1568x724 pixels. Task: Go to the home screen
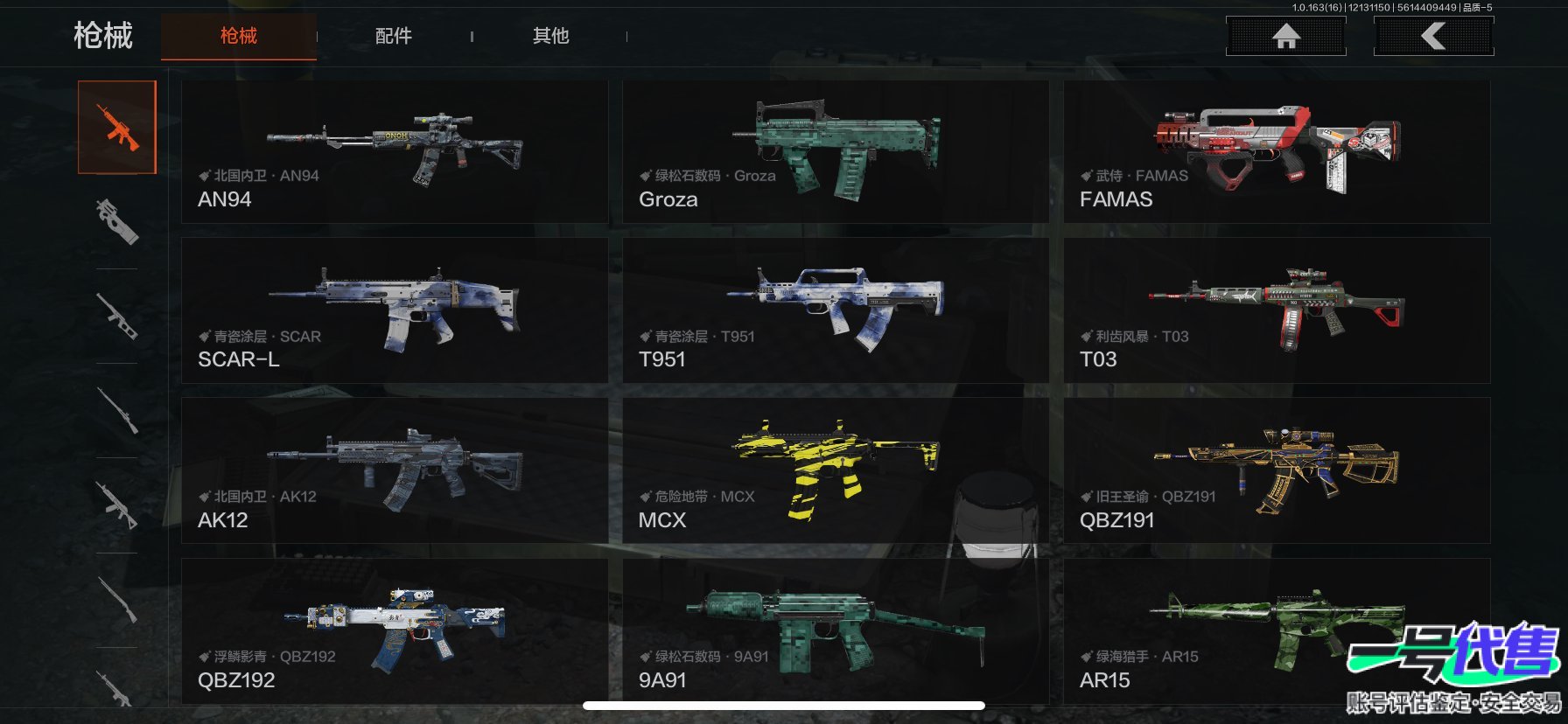1285,36
